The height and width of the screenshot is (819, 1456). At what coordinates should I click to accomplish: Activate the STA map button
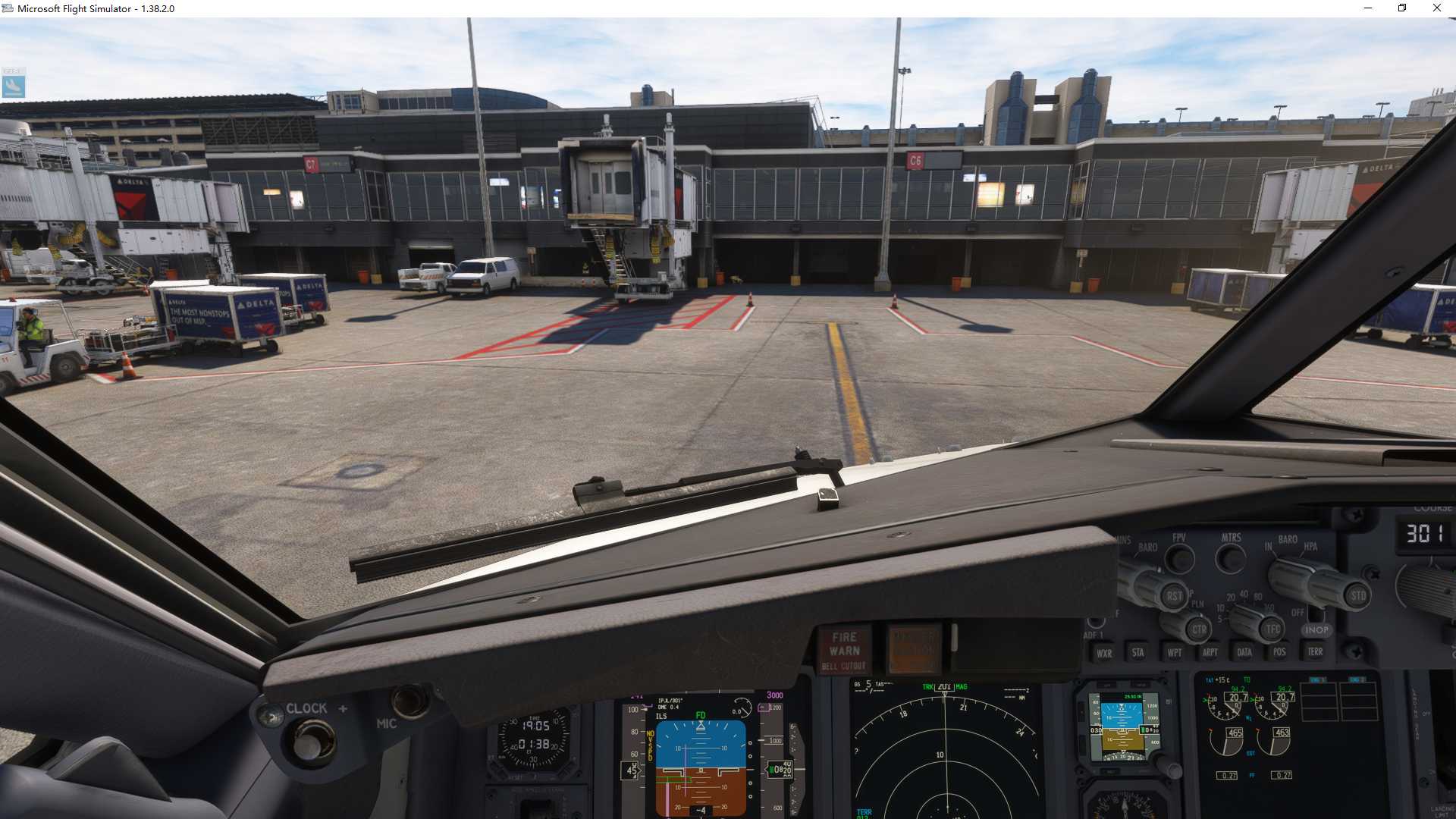pyautogui.click(x=1137, y=652)
